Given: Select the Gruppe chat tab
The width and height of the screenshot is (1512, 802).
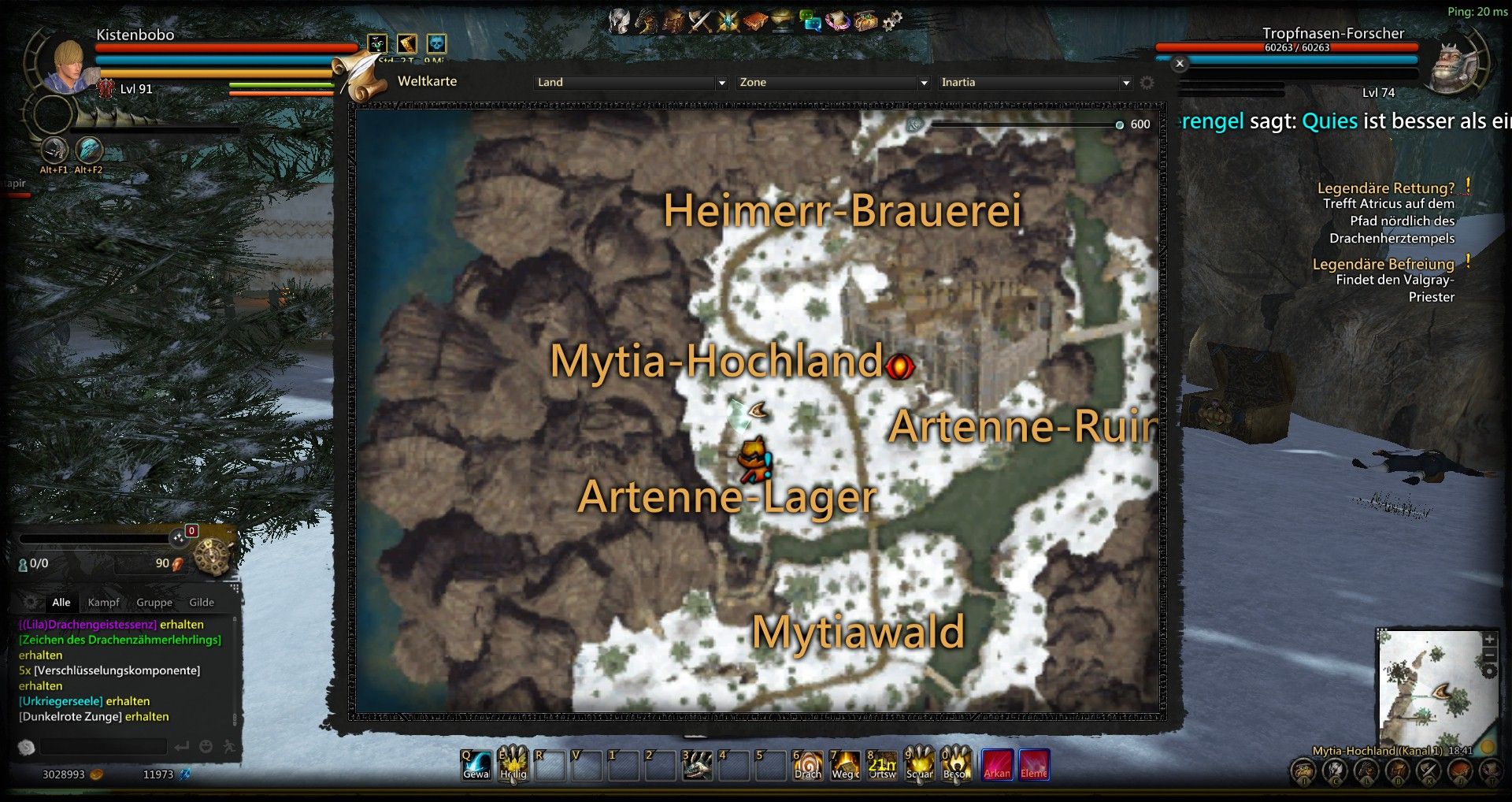Looking at the screenshot, I should [x=154, y=603].
